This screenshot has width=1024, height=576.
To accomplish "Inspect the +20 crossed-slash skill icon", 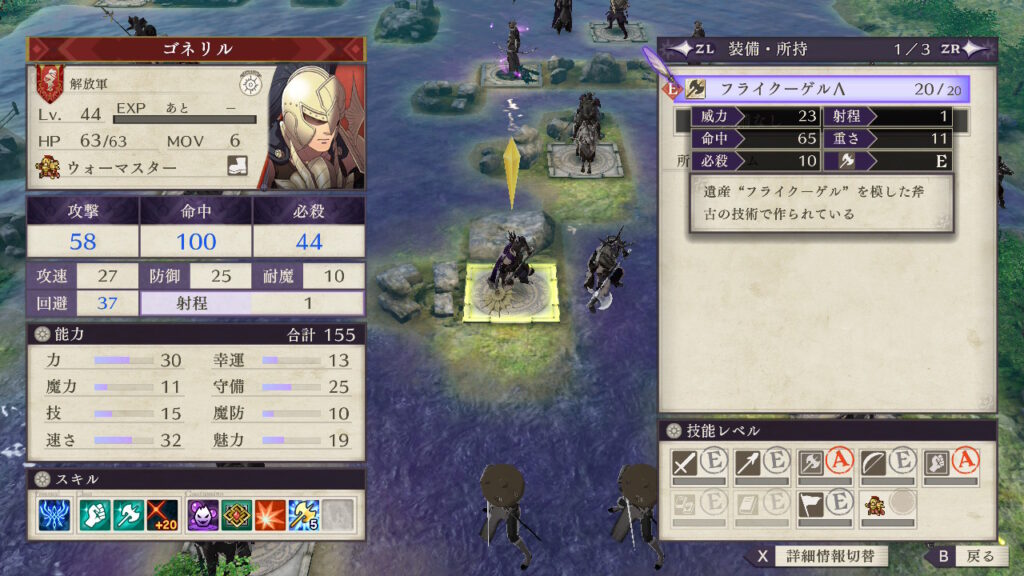I will pyautogui.click(x=164, y=514).
